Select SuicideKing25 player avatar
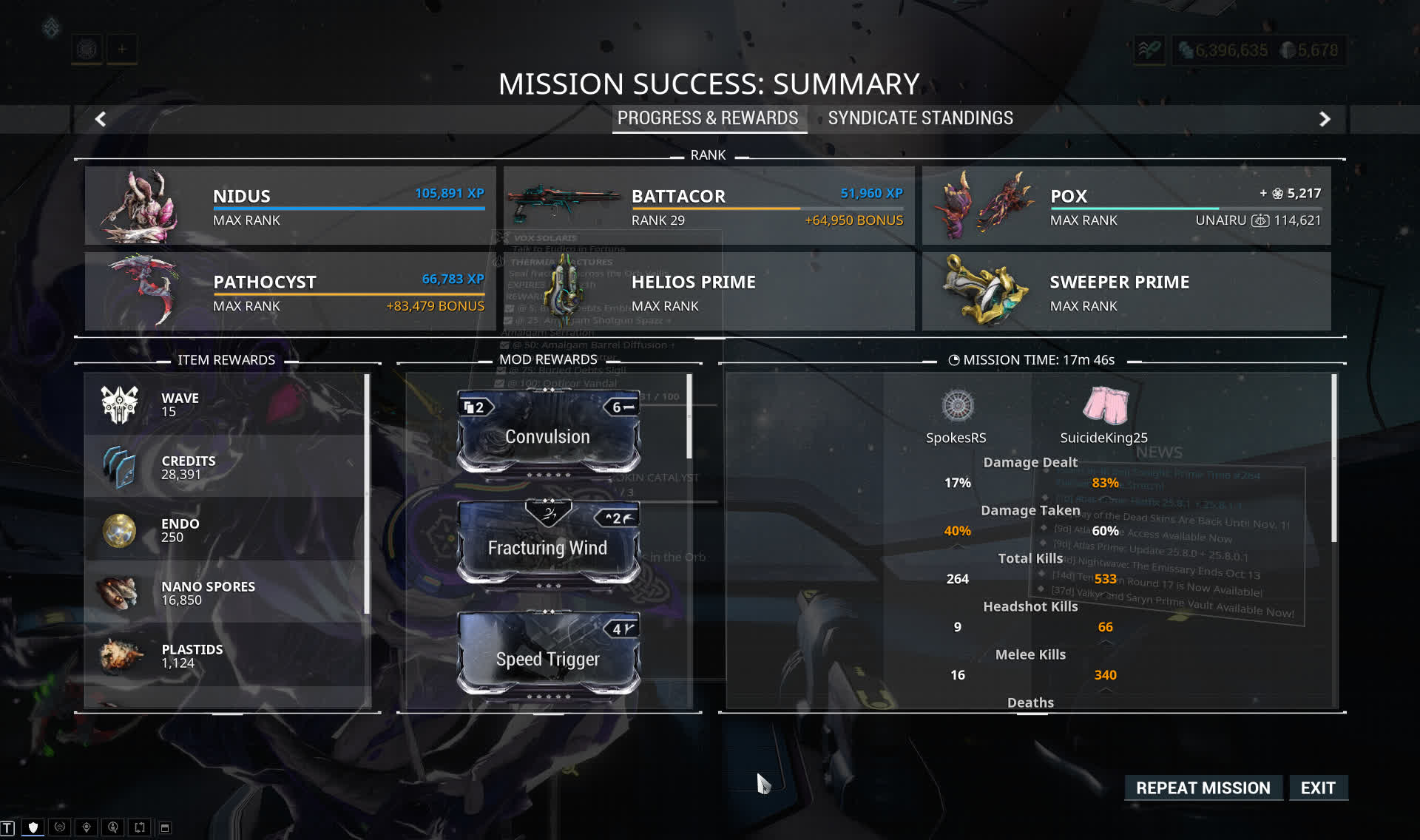1420x840 pixels. pos(1105,406)
